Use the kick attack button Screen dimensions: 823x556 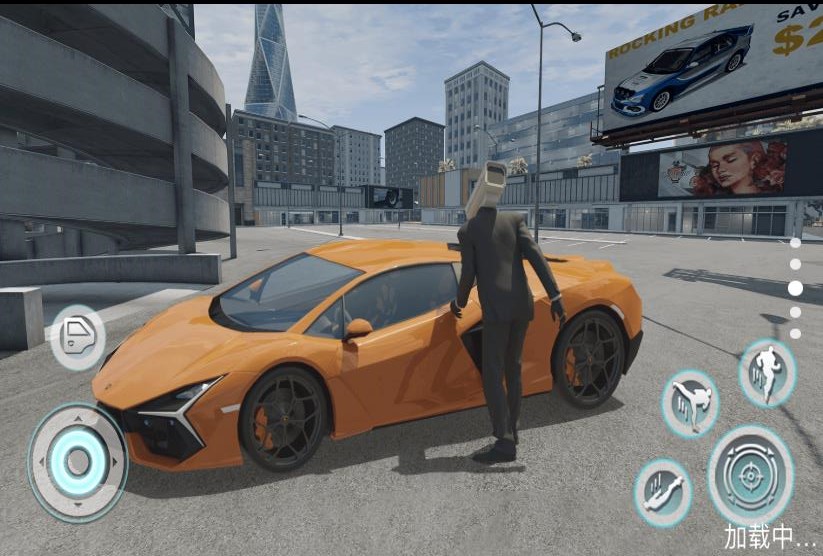(690, 403)
